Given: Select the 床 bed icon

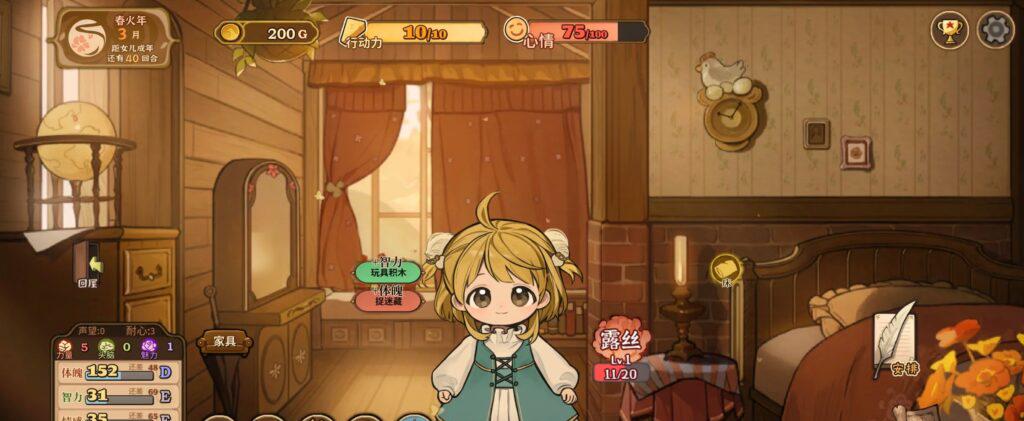Looking at the screenshot, I should [x=726, y=269].
